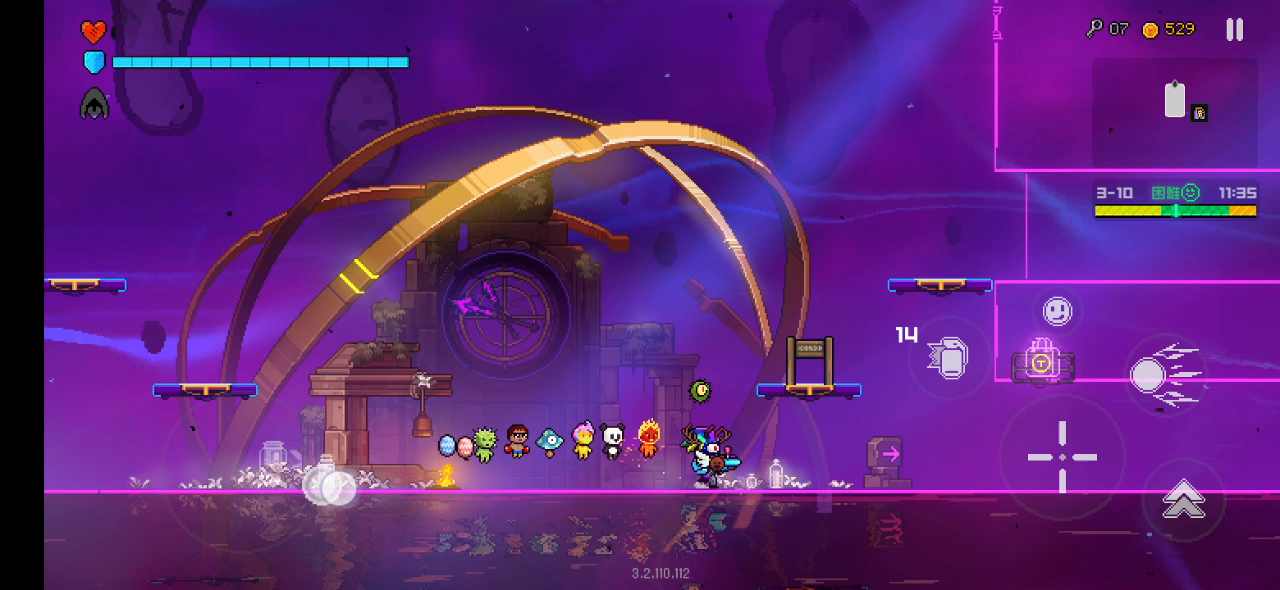Tap the glowing weapon icon
Image resolution: width=1280 pixels, height=590 pixels.
[1042, 362]
